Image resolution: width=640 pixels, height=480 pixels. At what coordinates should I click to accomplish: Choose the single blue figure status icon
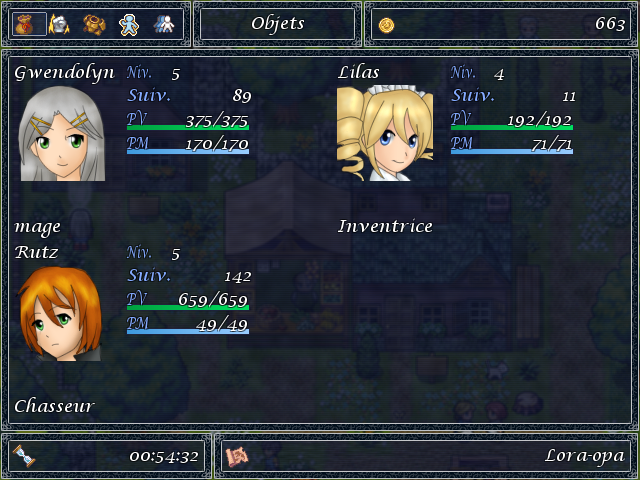click(129, 24)
